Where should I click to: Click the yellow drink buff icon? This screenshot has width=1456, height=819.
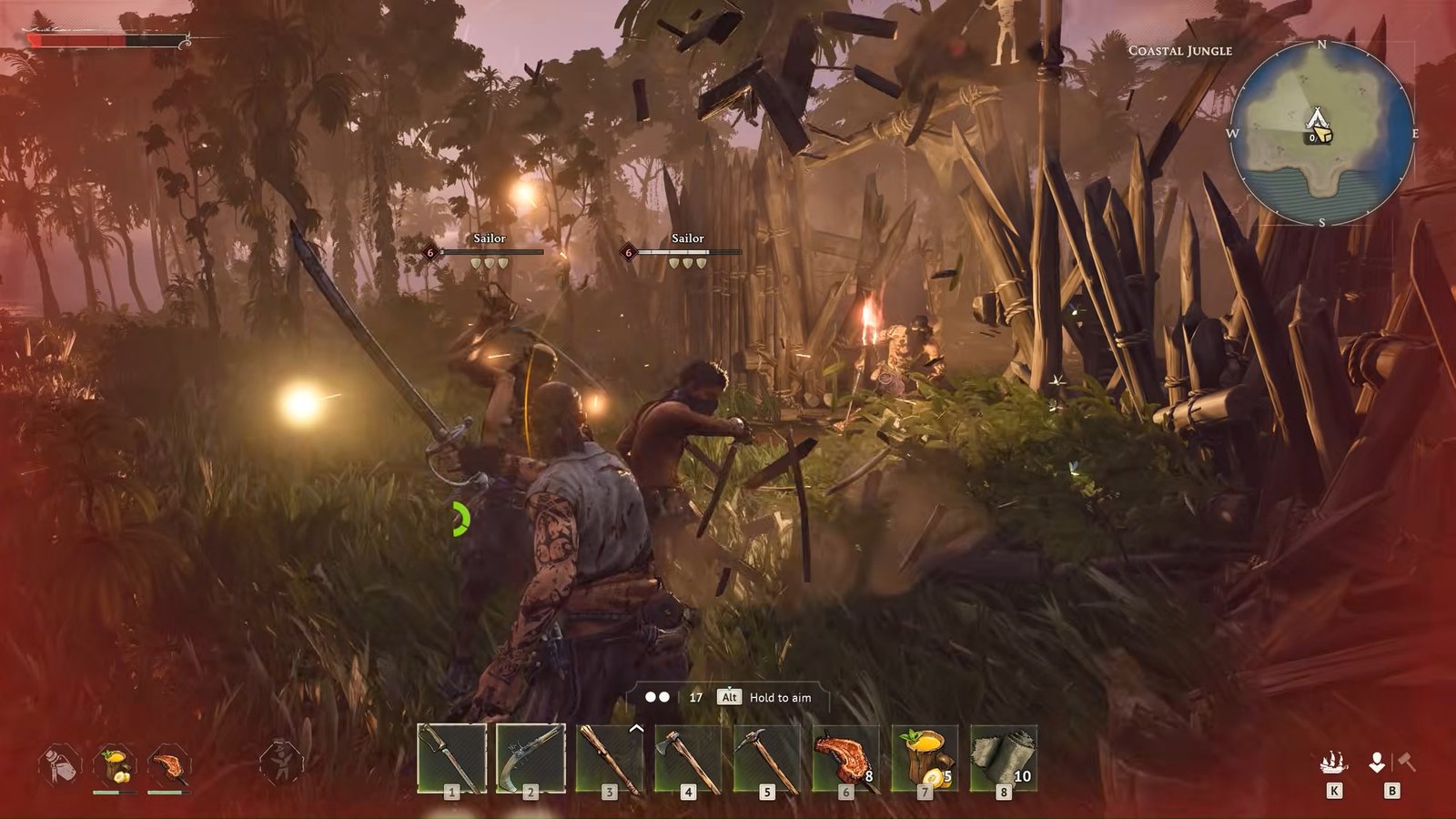click(x=115, y=764)
